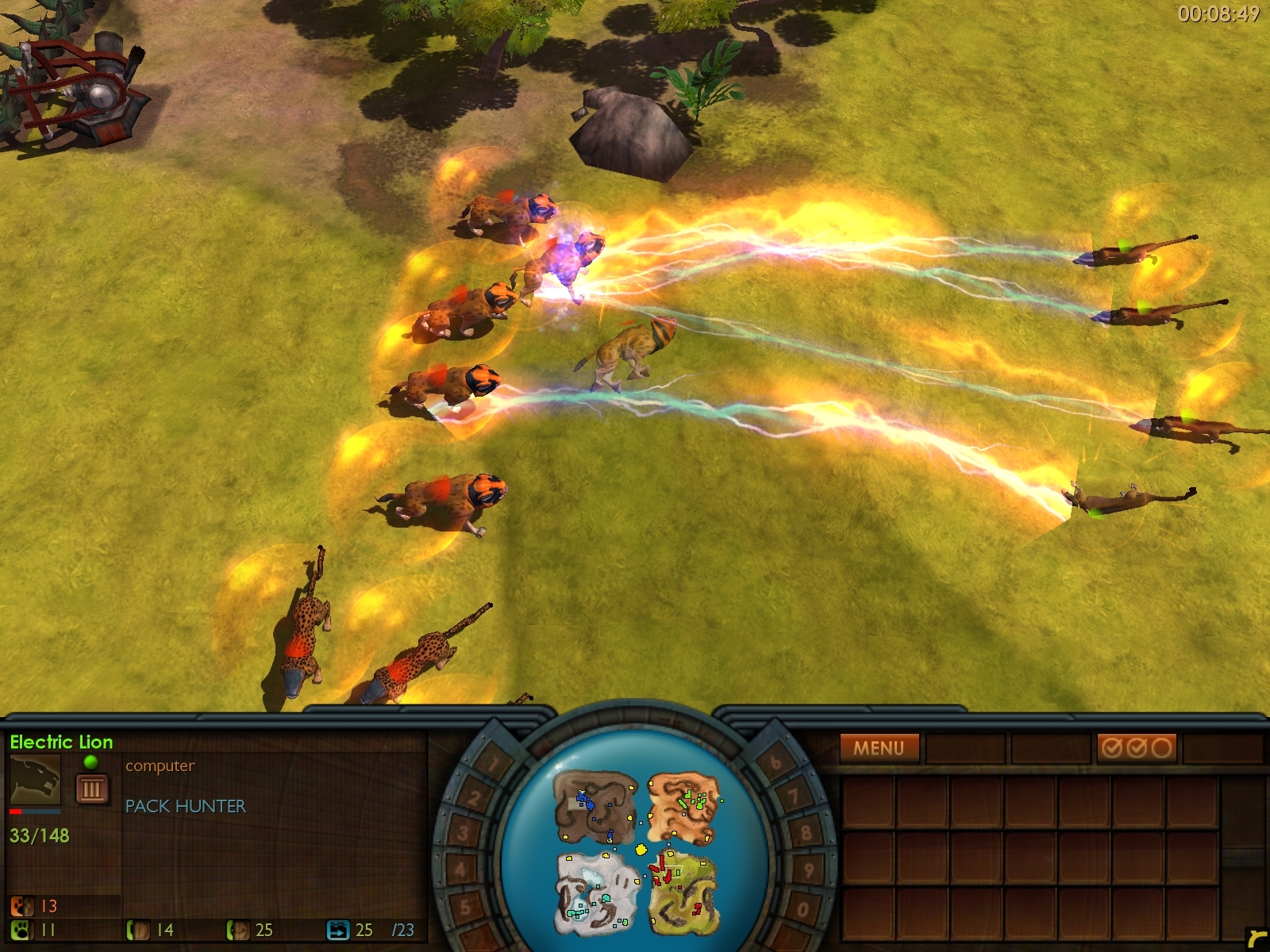Jump to the snowy island on minimap
This screenshot has height=952, width=1270.
(x=595, y=892)
